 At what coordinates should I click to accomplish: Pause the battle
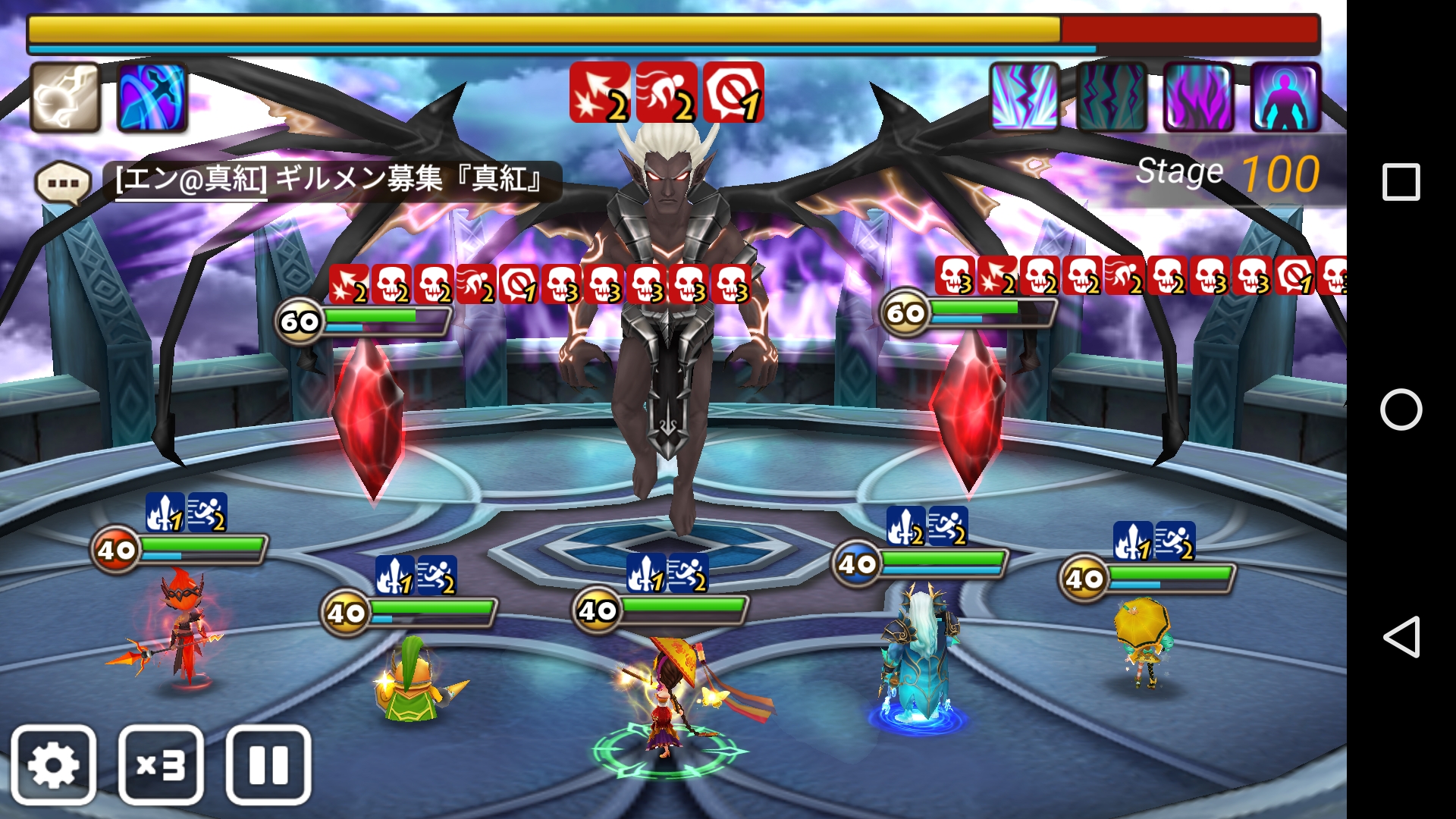pyautogui.click(x=268, y=764)
